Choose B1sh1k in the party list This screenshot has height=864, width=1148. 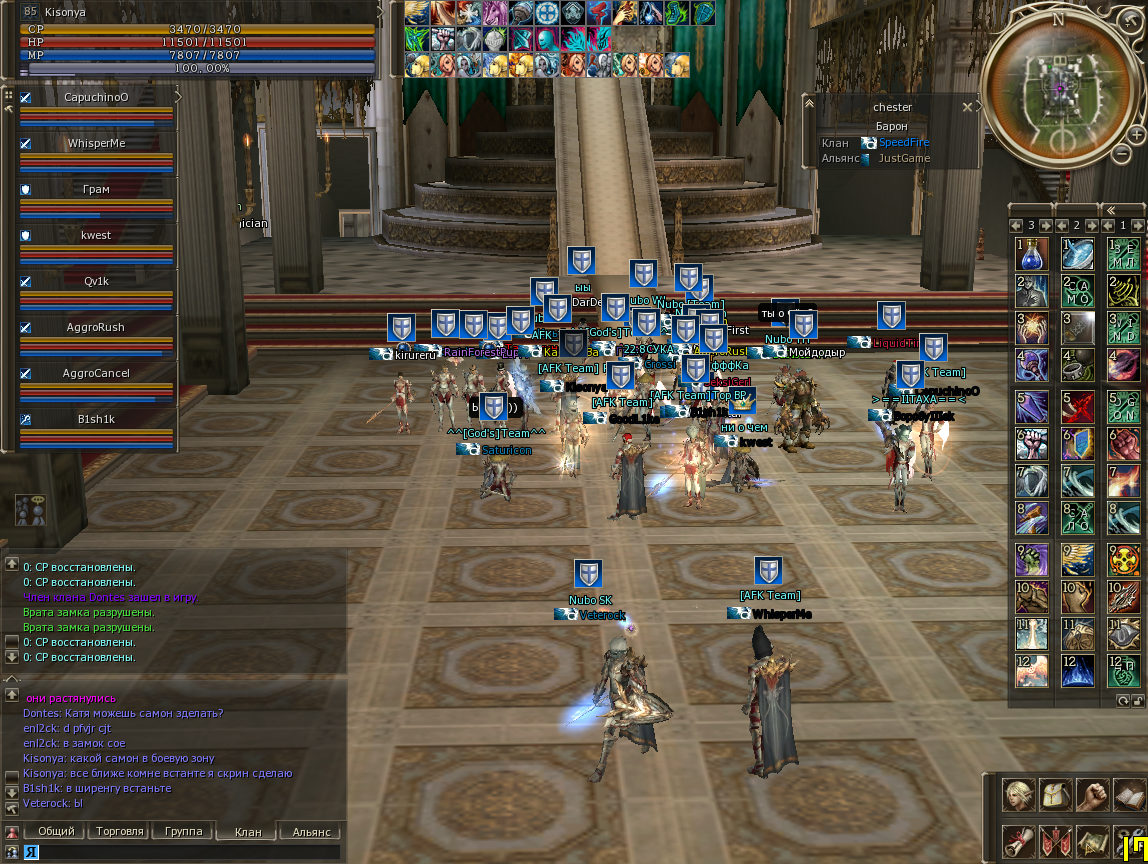[x=96, y=419]
